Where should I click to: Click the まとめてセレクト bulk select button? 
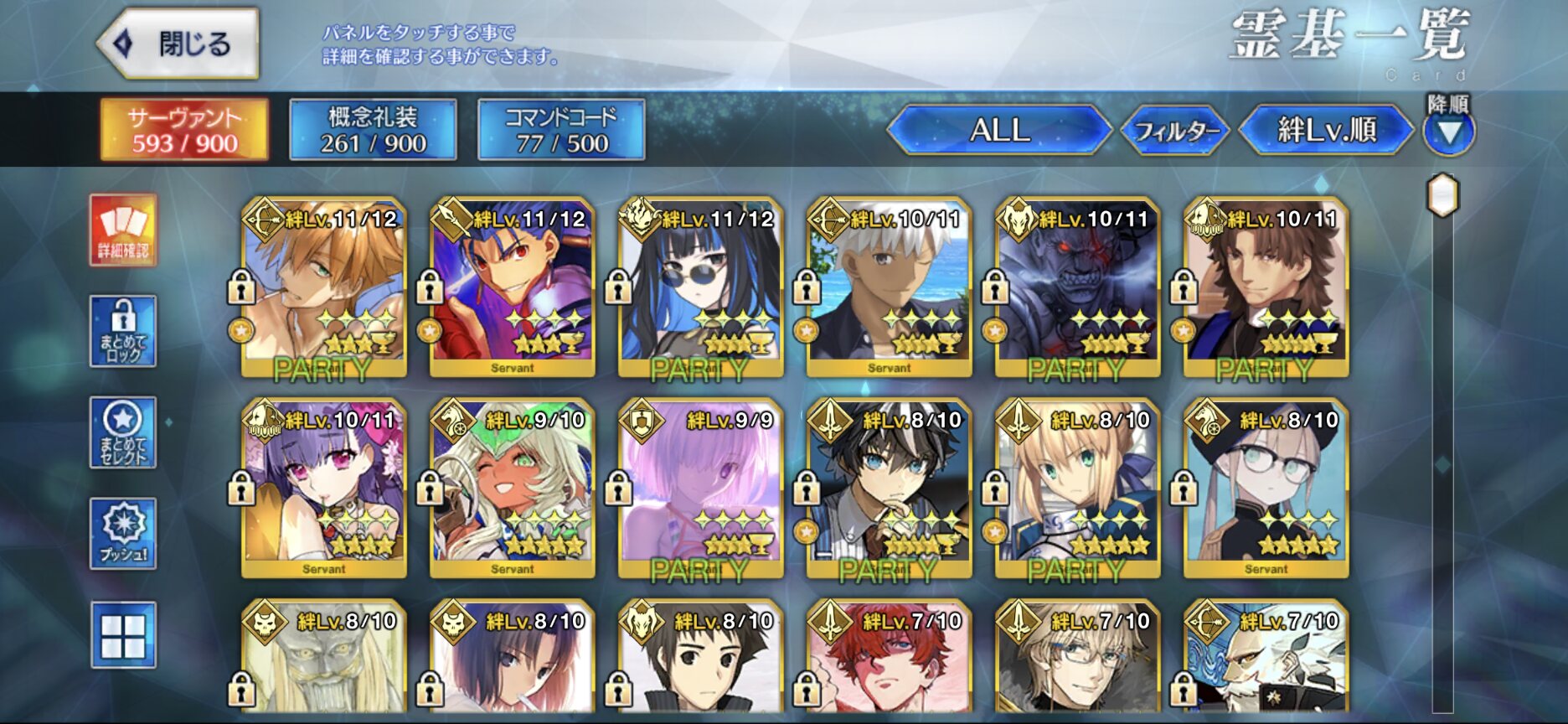pyautogui.click(x=123, y=432)
